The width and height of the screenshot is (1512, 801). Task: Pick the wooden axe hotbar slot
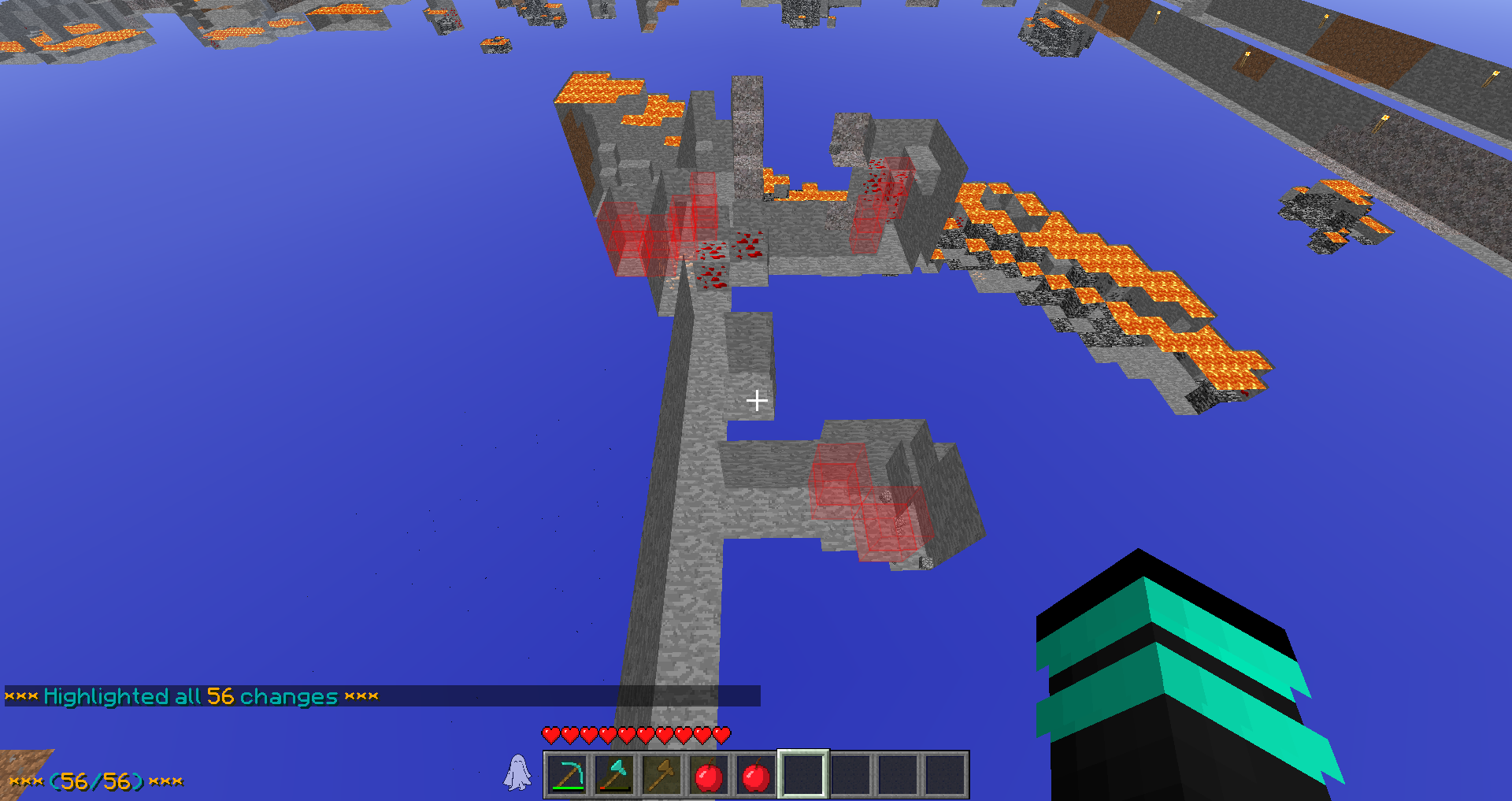tap(661, 775)
